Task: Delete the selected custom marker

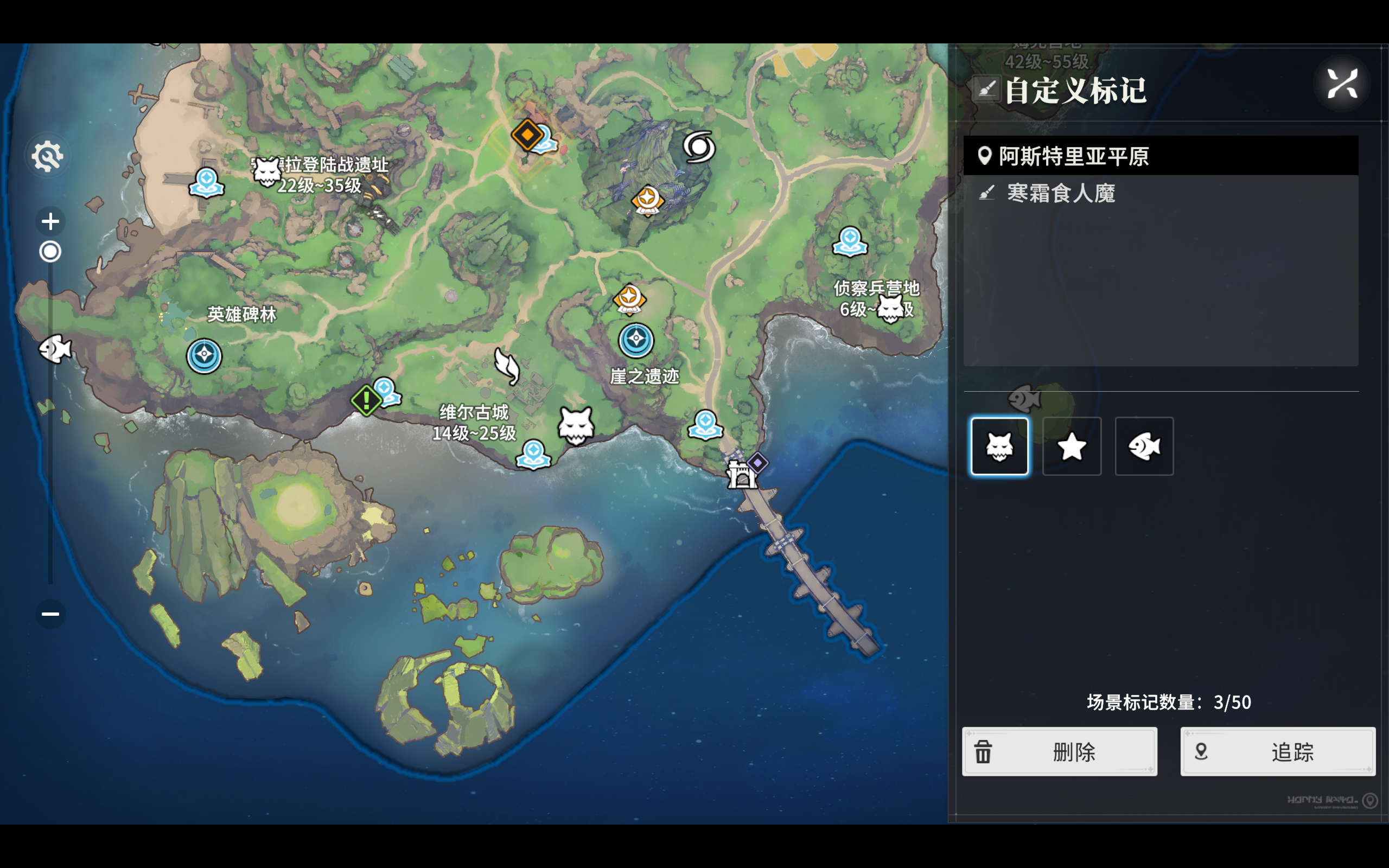Action: pyautogui.click(x=1059, y=751)
